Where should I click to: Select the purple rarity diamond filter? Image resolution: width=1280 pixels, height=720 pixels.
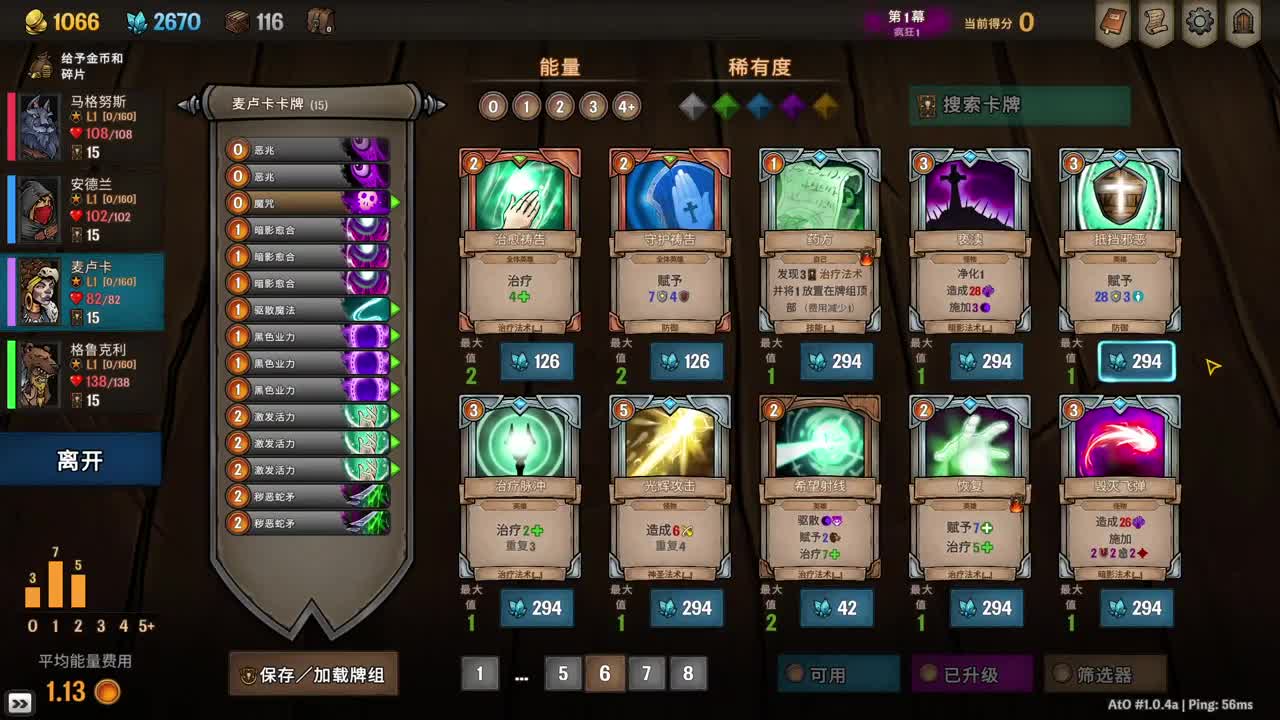click(794, 106)
